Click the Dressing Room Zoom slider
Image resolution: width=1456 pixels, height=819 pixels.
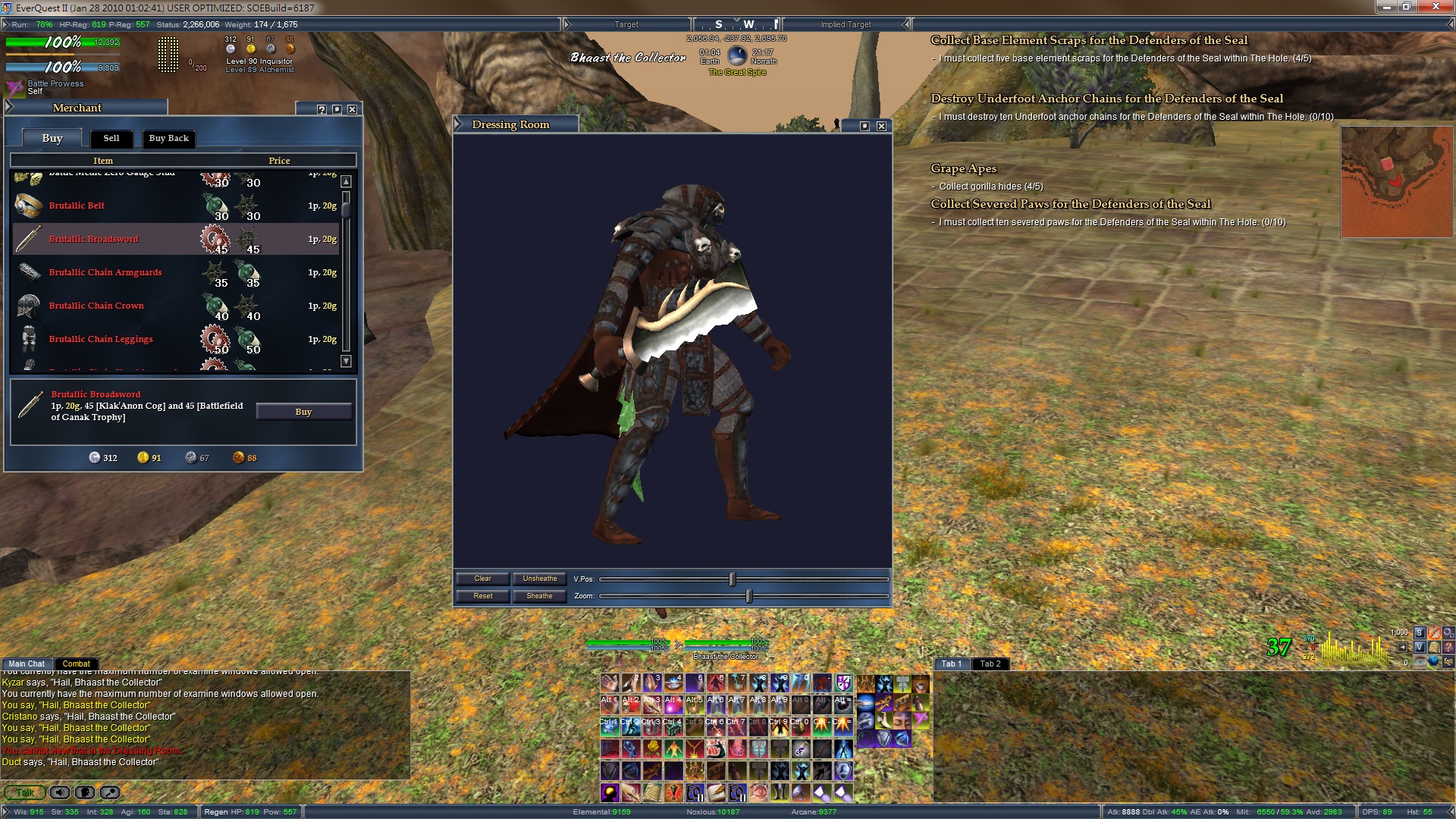pyautogui.click(x=748, y=596)
